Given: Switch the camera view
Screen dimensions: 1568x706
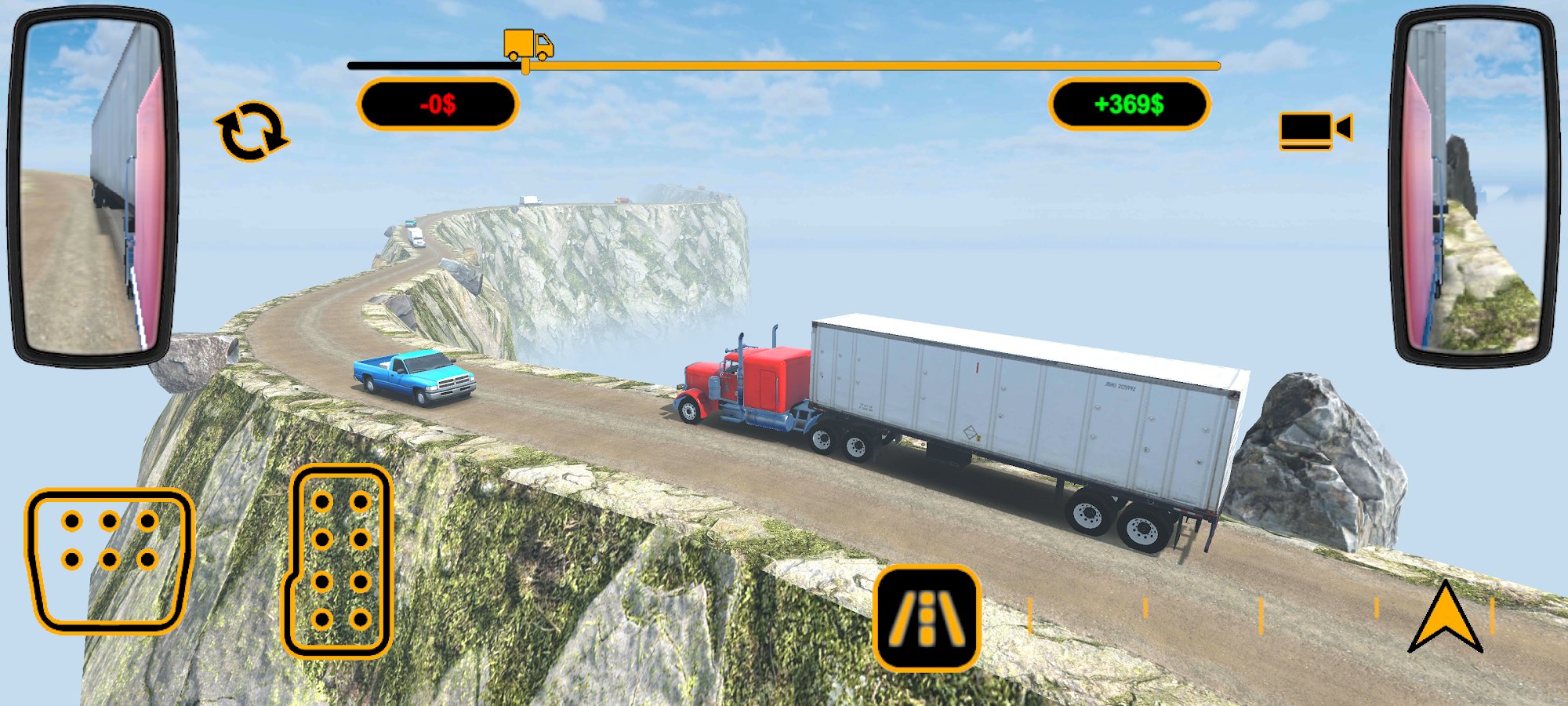Looking at the screenshot, I should (x=1315, y=130).
